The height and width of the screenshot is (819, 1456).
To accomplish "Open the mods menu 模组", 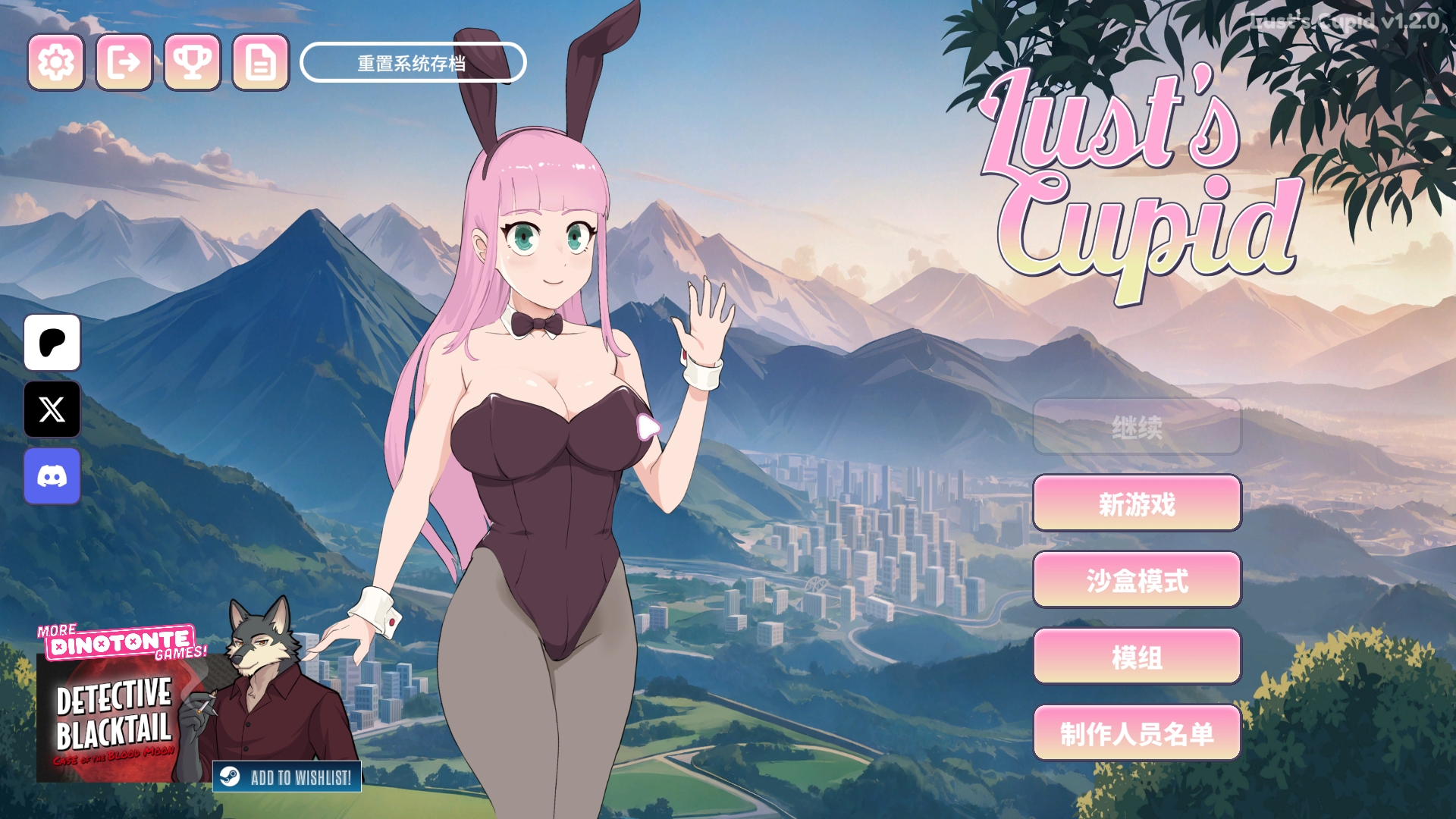I will (x=1136, y=657).
